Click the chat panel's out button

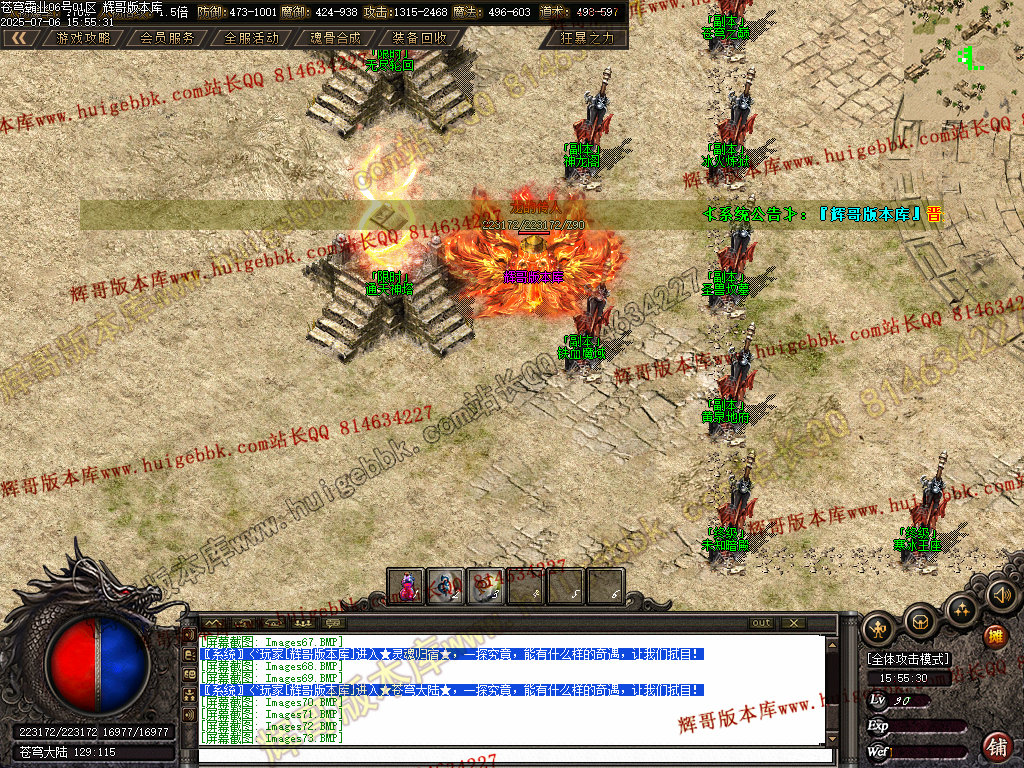[x=761, y=623]
